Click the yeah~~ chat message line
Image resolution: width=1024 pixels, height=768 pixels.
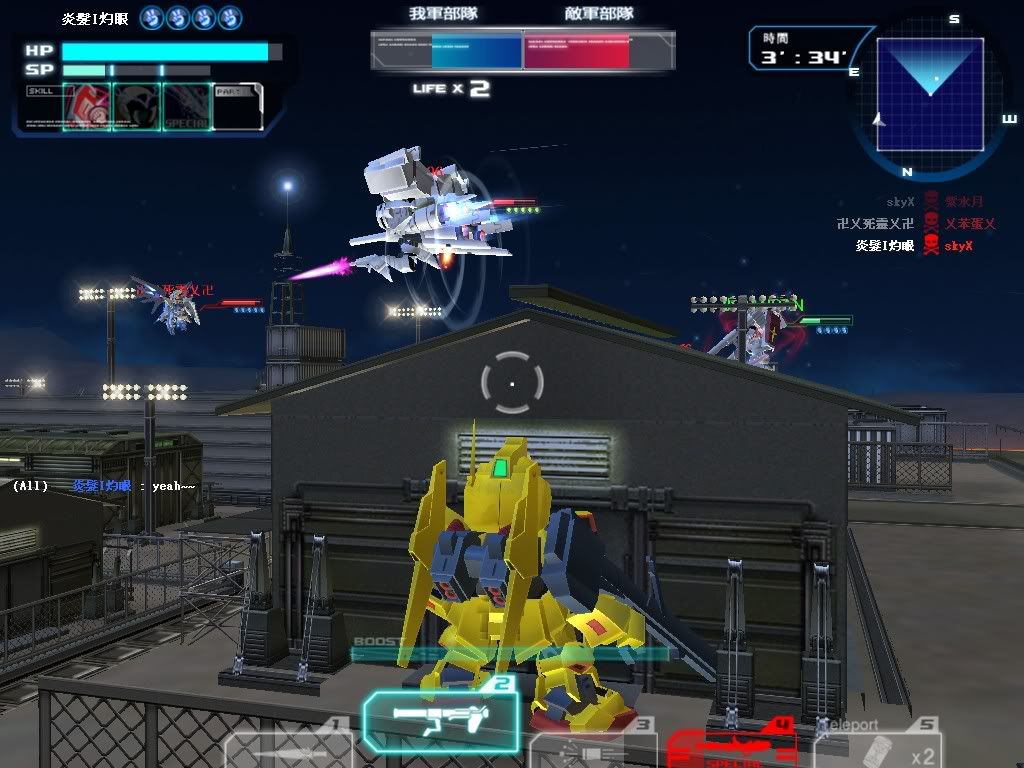[x=104, y=486]
